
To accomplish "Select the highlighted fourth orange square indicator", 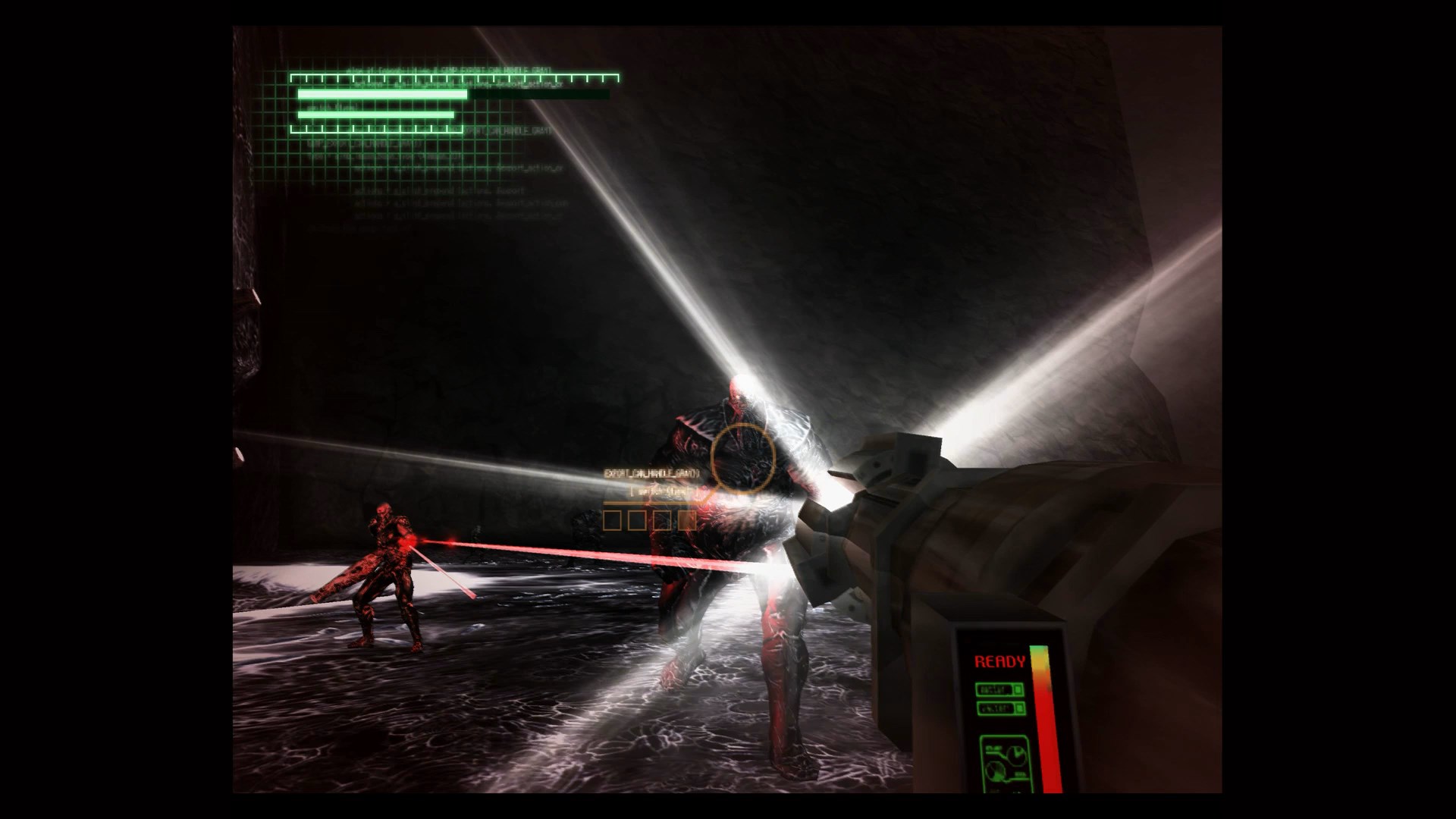I will click(687, 521).
